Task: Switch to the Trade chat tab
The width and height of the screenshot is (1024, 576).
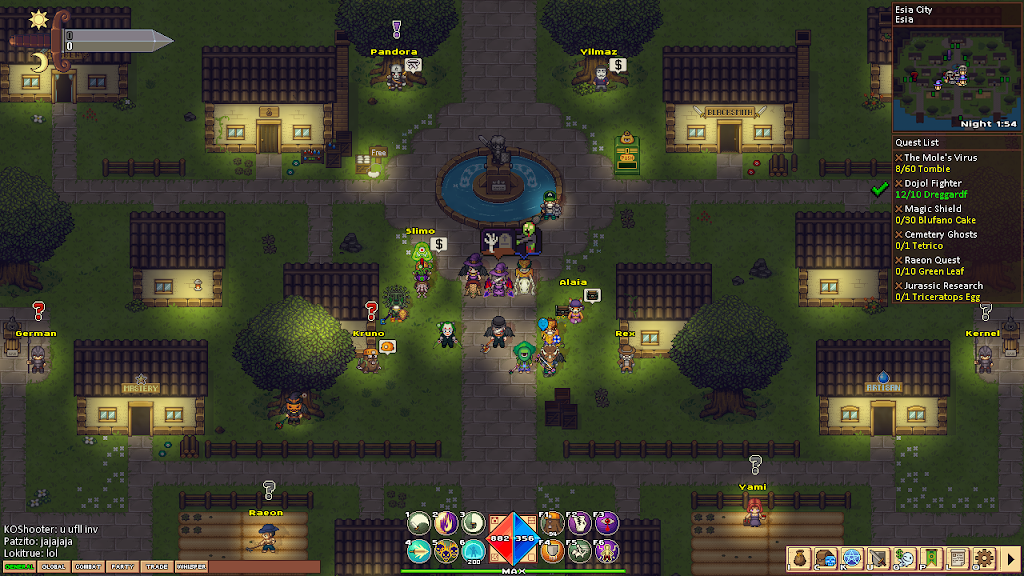Action: click(156, 567)
